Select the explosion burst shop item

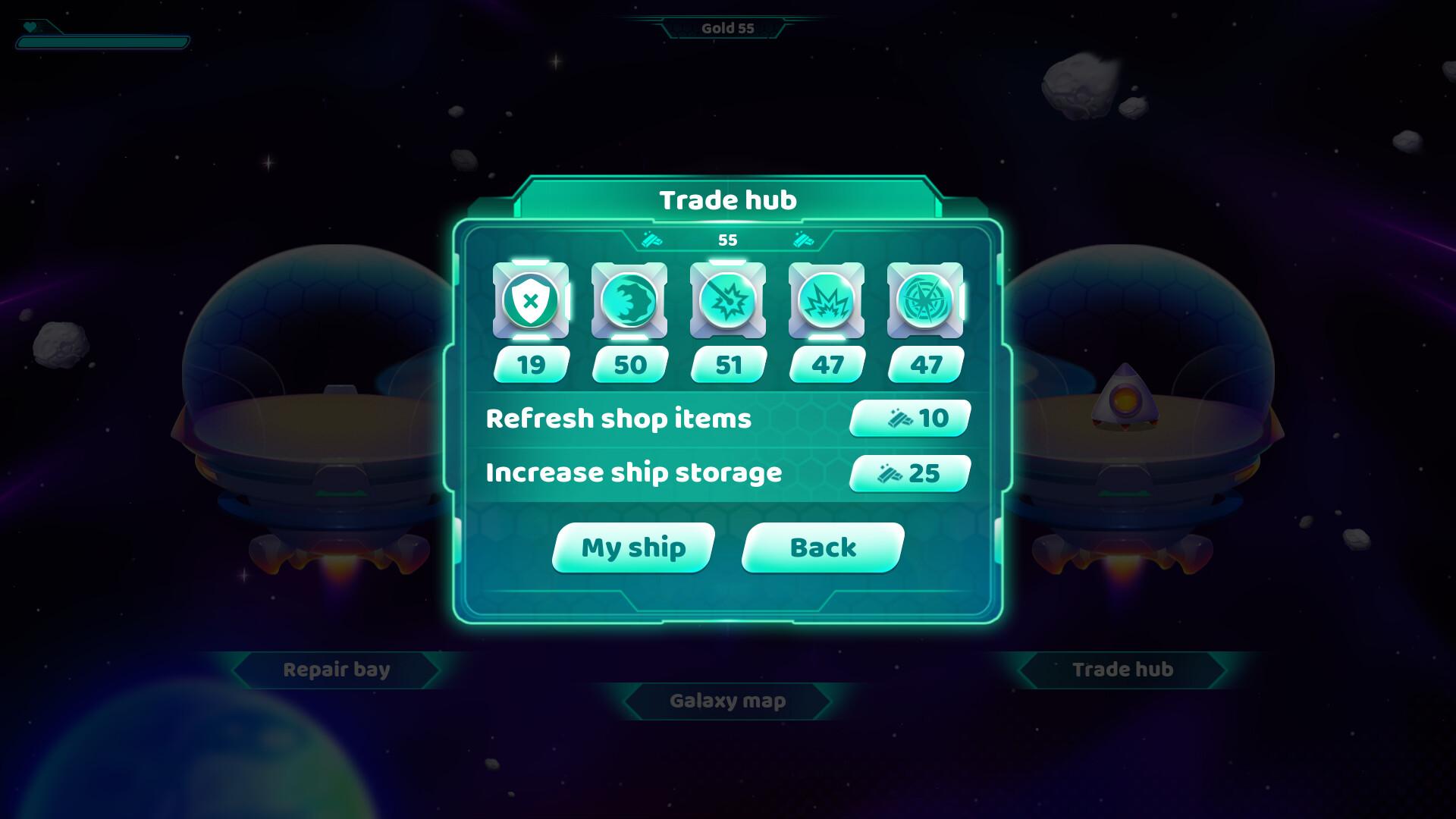(827, 300)
